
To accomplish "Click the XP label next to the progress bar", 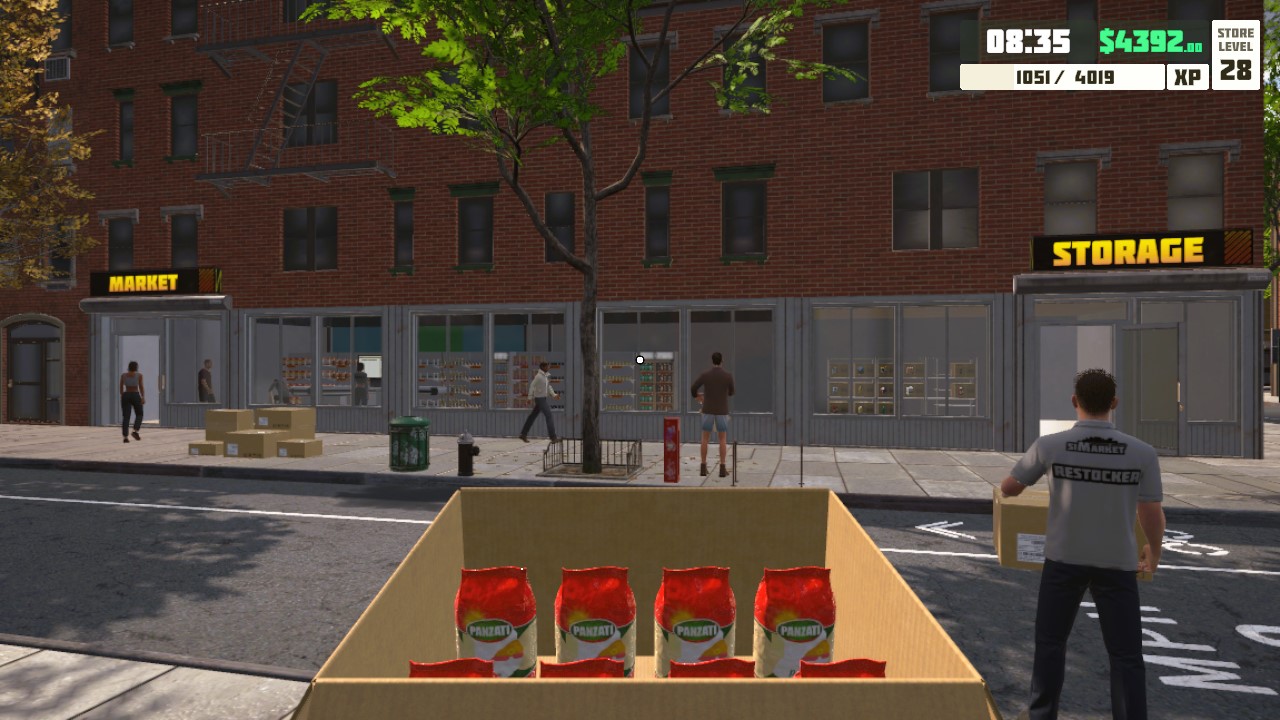I will [1187, 76].
